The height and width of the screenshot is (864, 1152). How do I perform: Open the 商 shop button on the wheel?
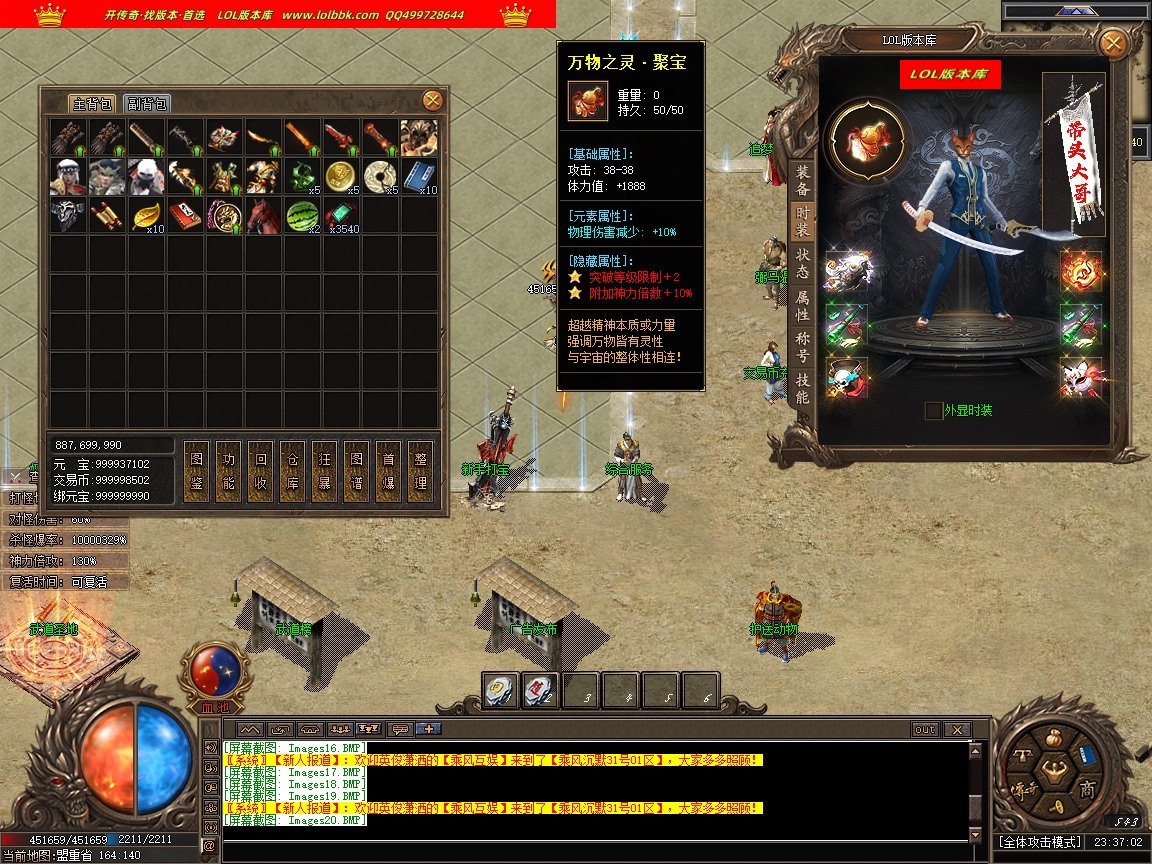click(x=1087, y=789)
